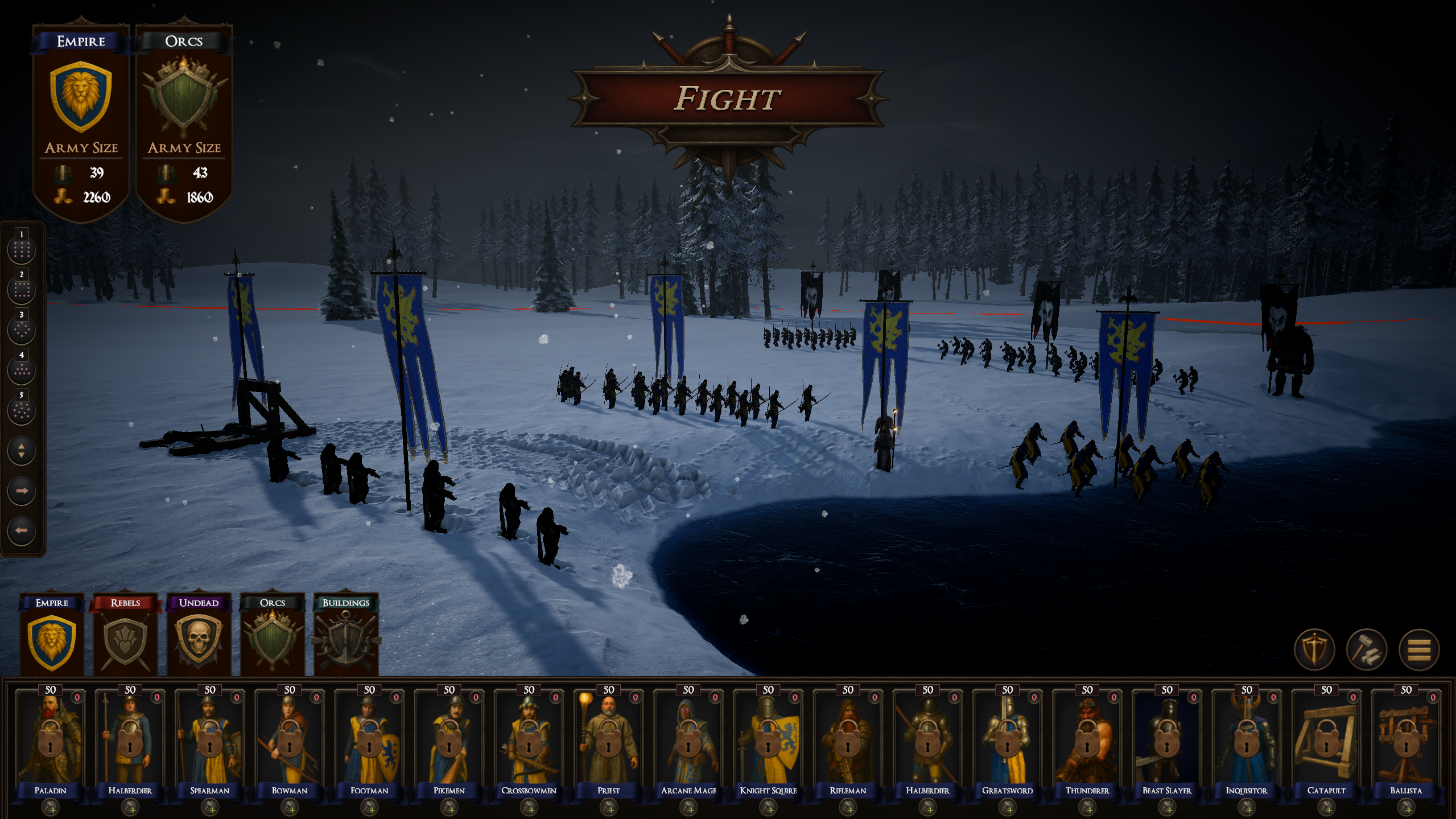The image size is (1456, 819).
Task: Choose formation 1 square grid layout
Action: tap(22, 249)
